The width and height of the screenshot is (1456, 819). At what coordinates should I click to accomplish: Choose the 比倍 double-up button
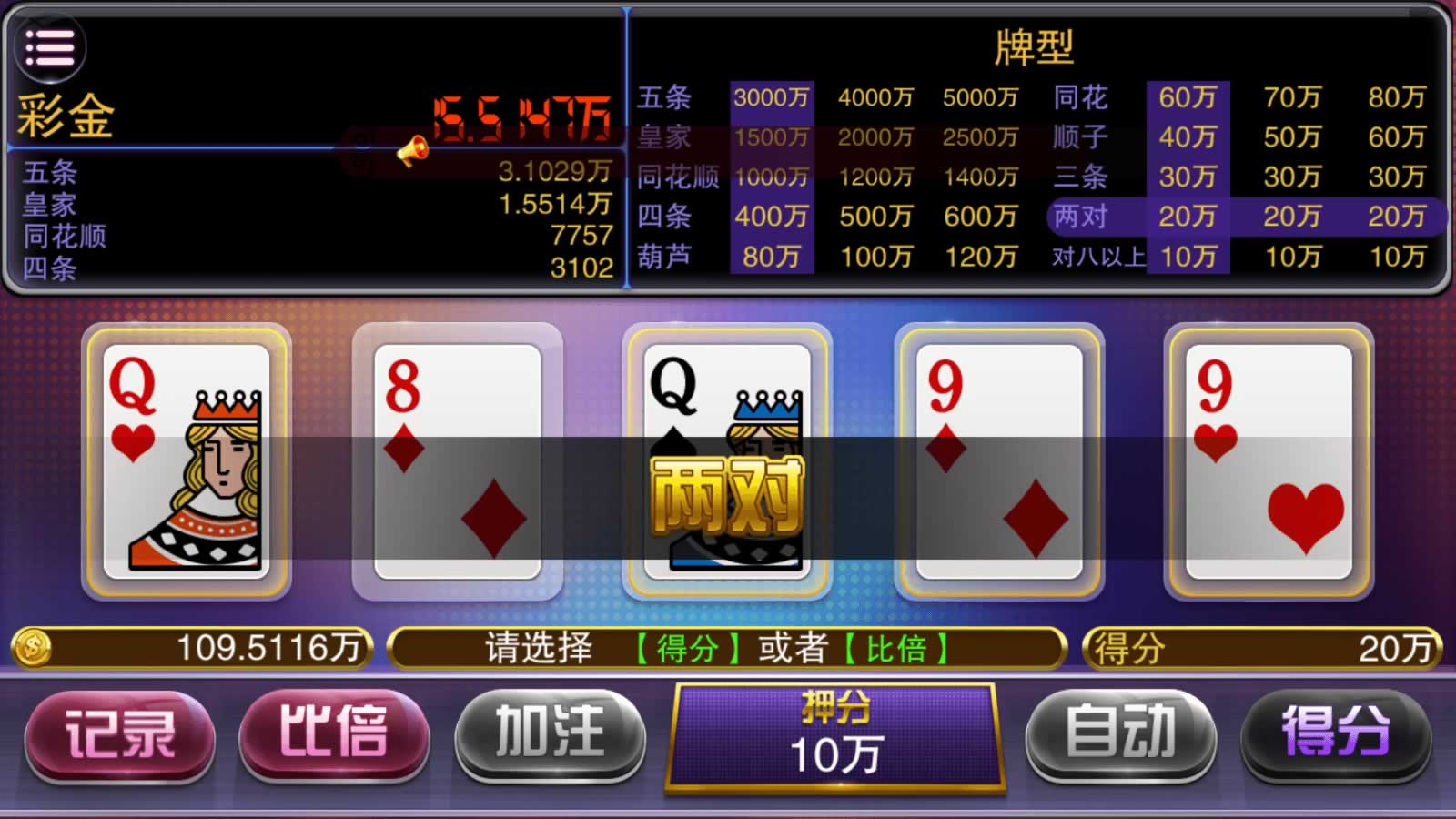[x=333, y=733]
